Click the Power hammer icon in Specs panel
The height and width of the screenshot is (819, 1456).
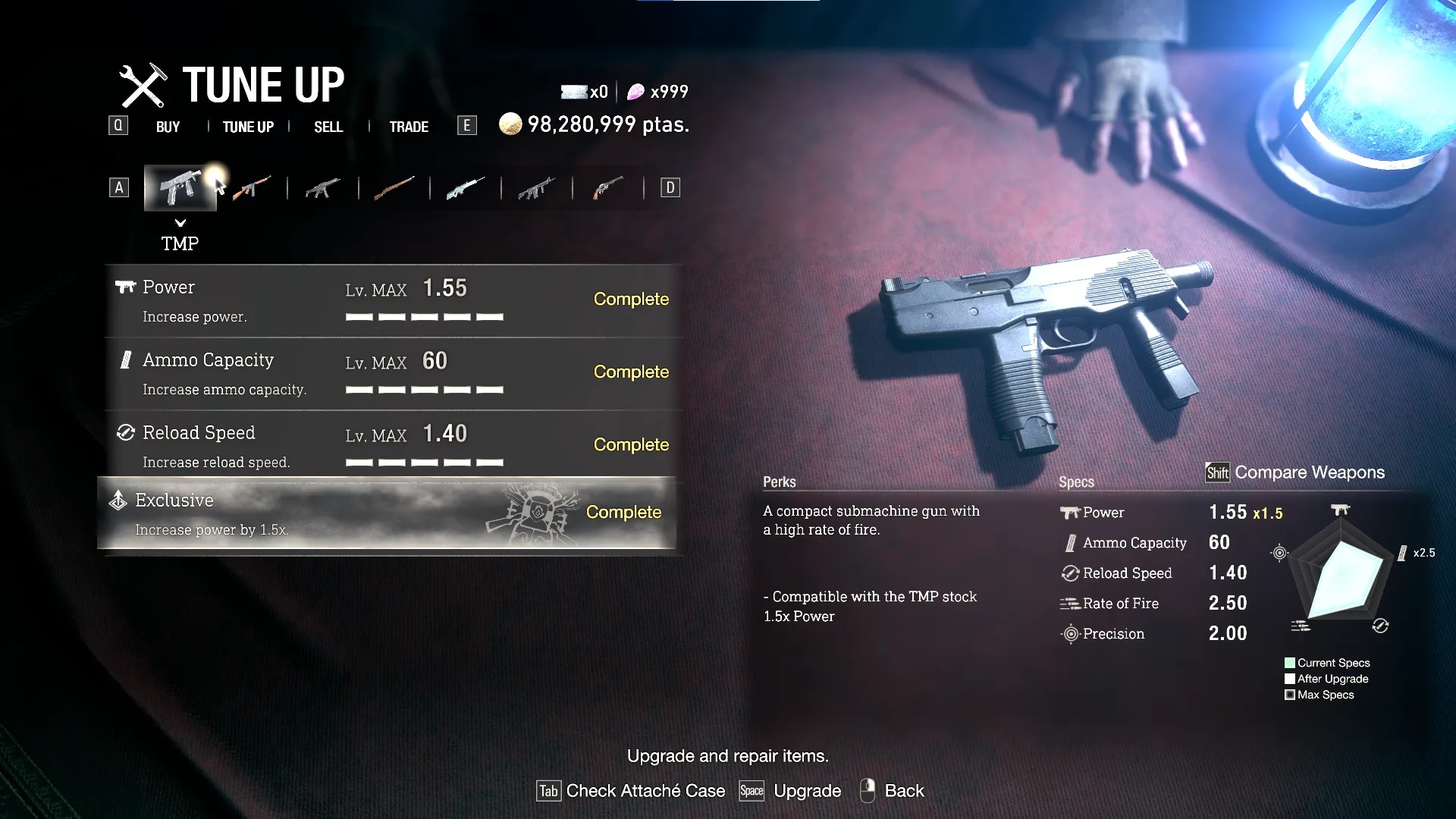pos(1070,512)
